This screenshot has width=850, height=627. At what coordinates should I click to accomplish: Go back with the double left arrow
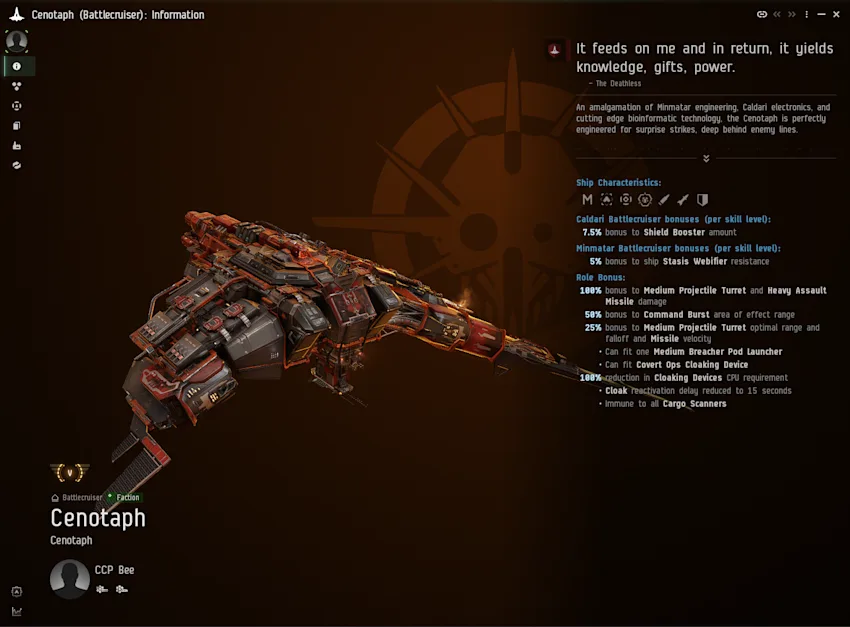777,15
